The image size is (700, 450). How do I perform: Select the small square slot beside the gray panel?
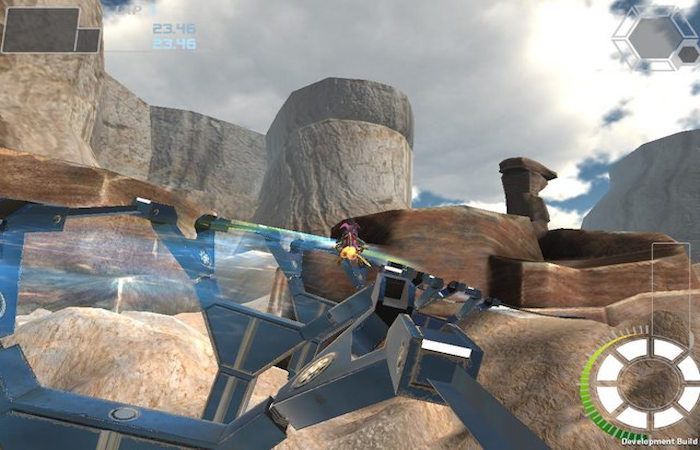[88, 40]
